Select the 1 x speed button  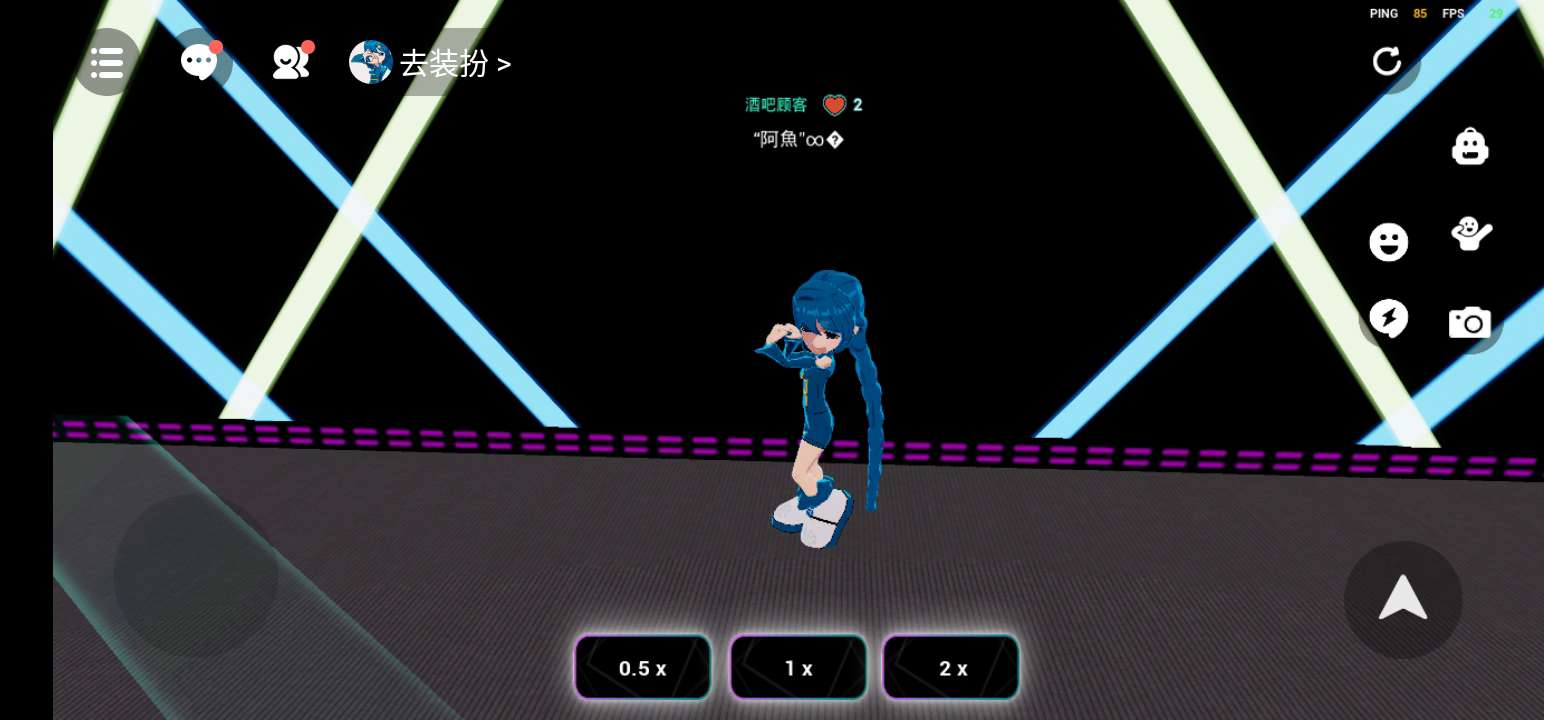pos(798,668)
